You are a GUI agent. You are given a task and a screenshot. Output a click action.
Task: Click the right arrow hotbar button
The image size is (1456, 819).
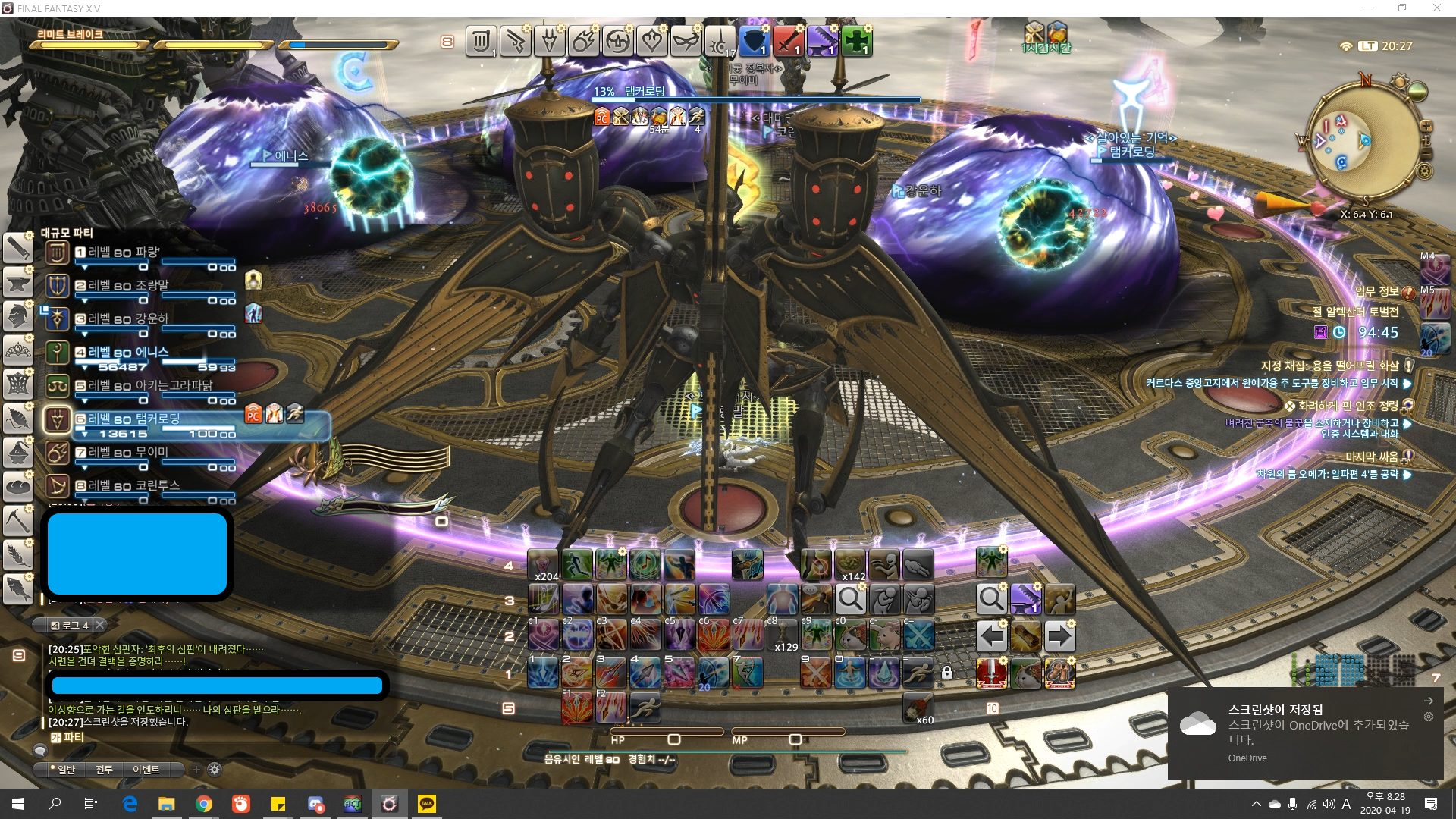click(x=1059, y=635)
